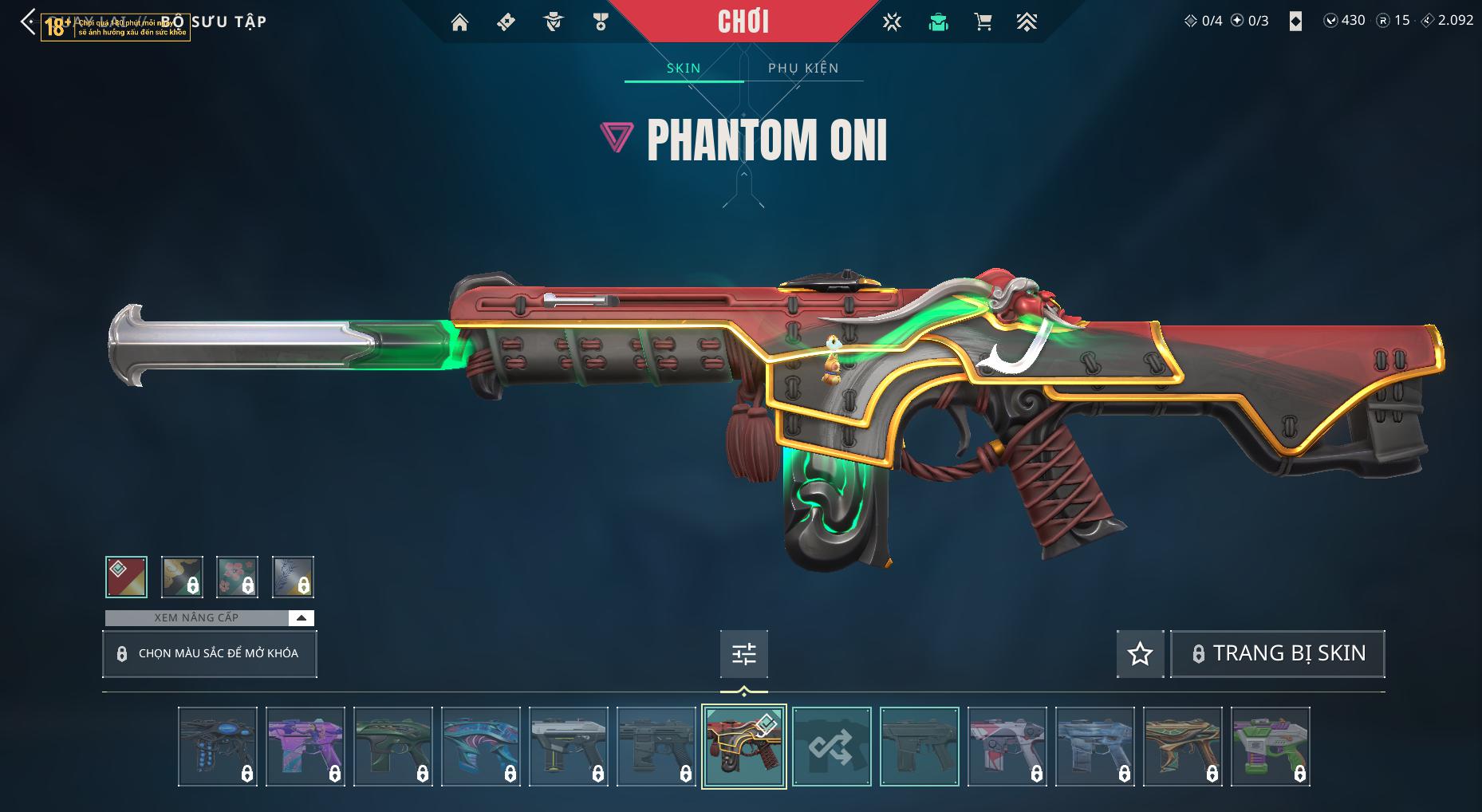The image size is (1482, 812).
Task: Open the battle pass chevron icon
Action: [x=1027, y=22]
